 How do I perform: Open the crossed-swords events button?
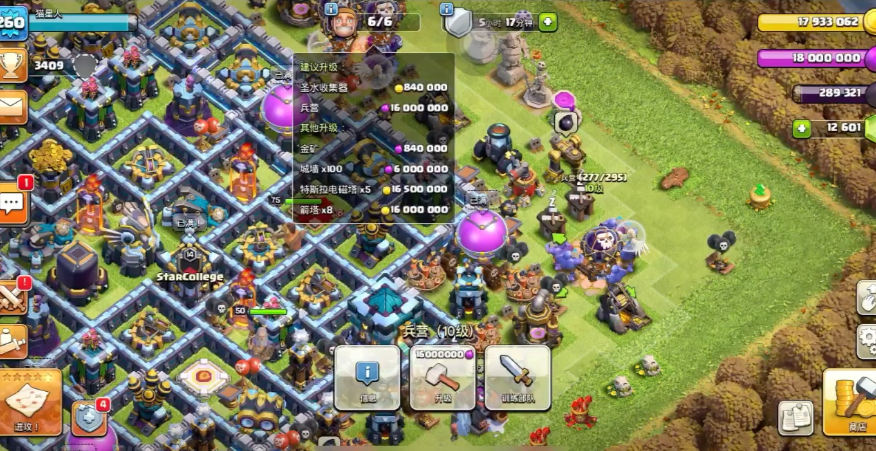pyautogui.click(x=12, y=298)
